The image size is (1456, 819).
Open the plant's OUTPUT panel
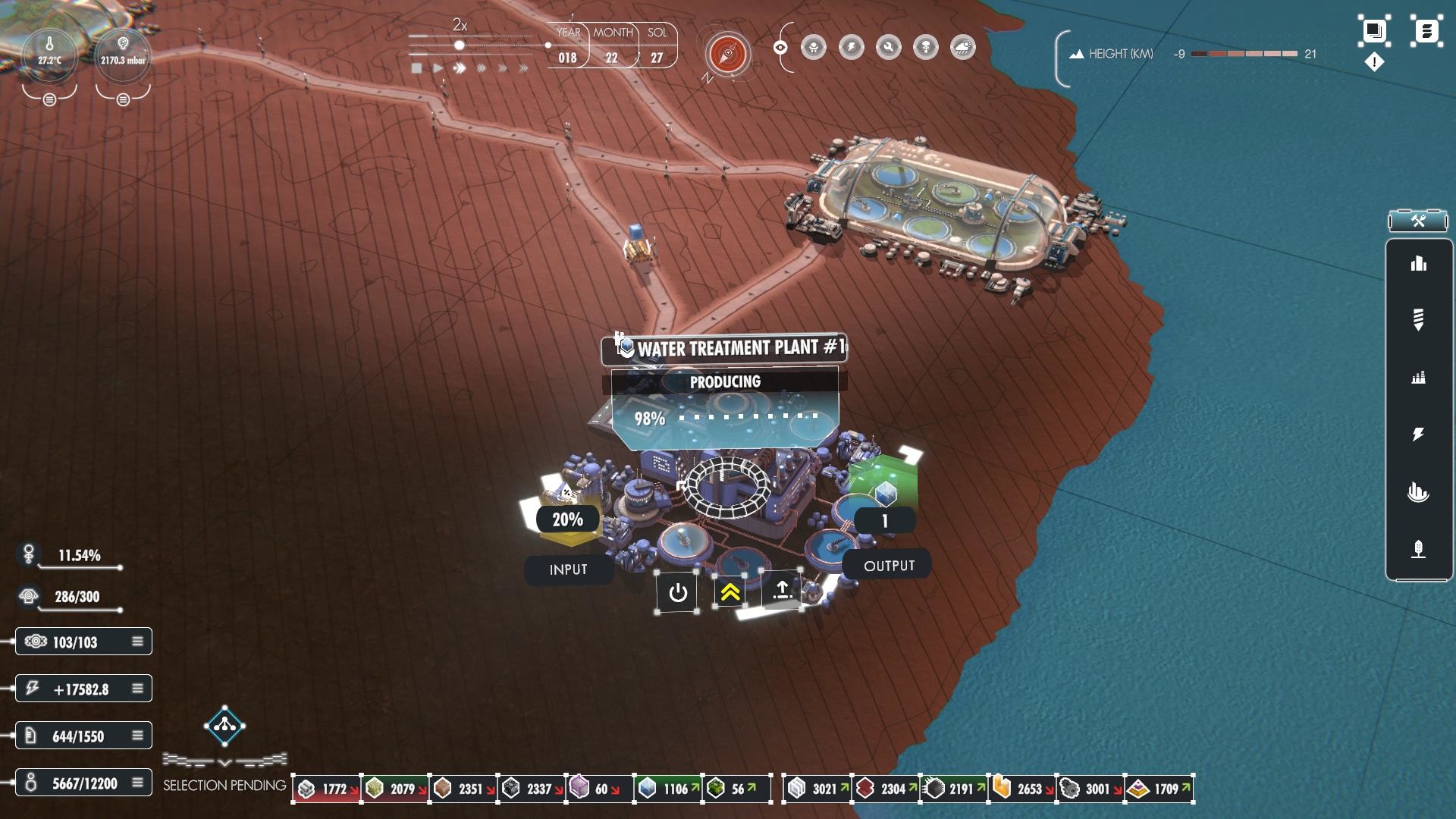tap(889, 566)
